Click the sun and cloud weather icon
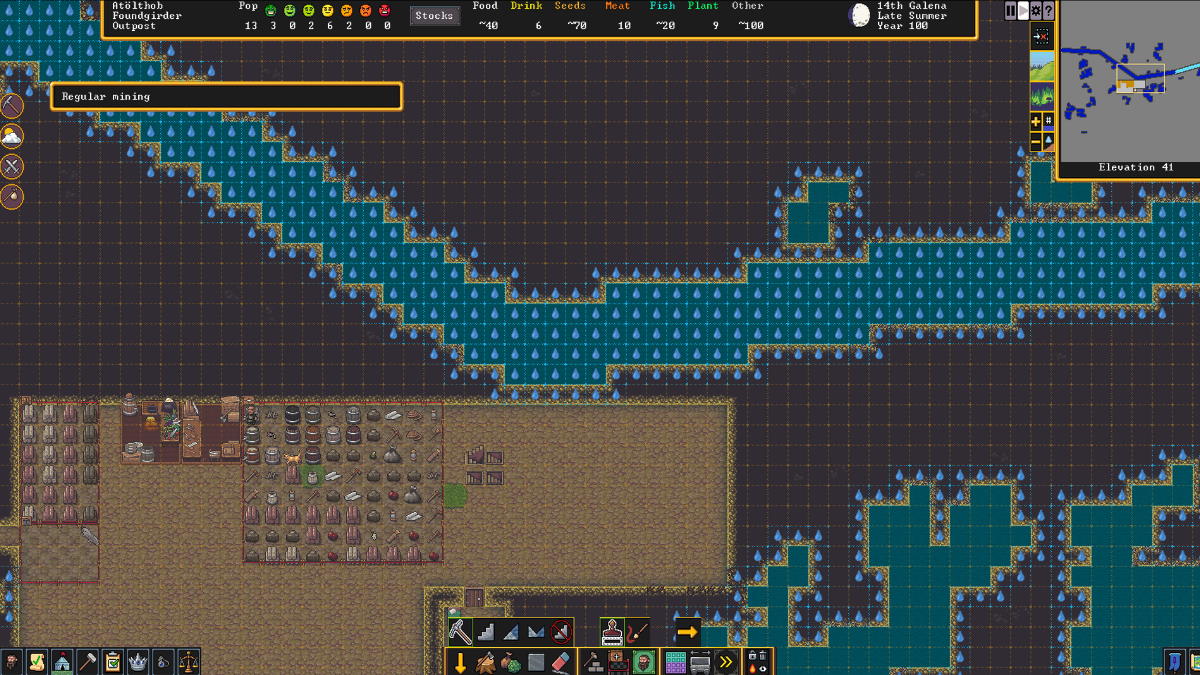The width and height of the screenshot is (1200, 675). tap(12, 136)
